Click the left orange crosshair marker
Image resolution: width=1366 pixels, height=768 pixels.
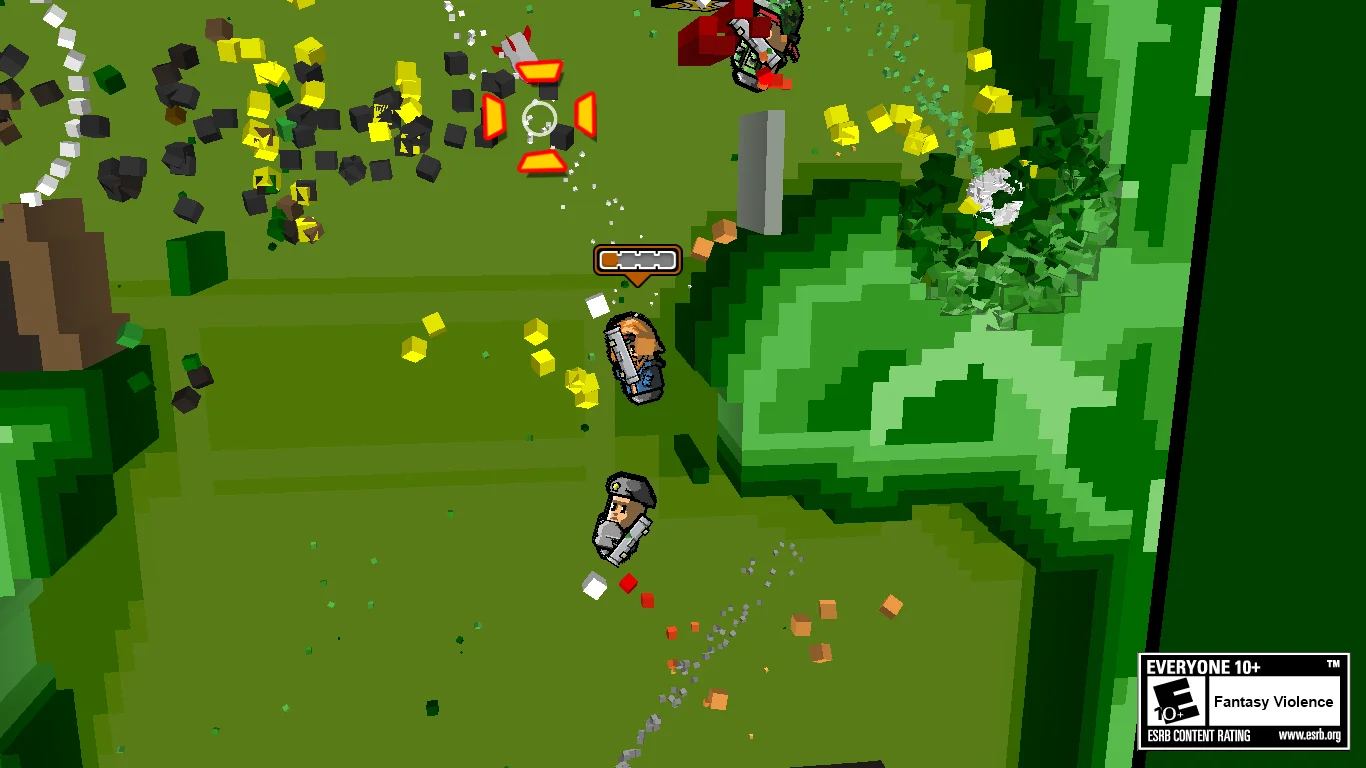[493, 117]
